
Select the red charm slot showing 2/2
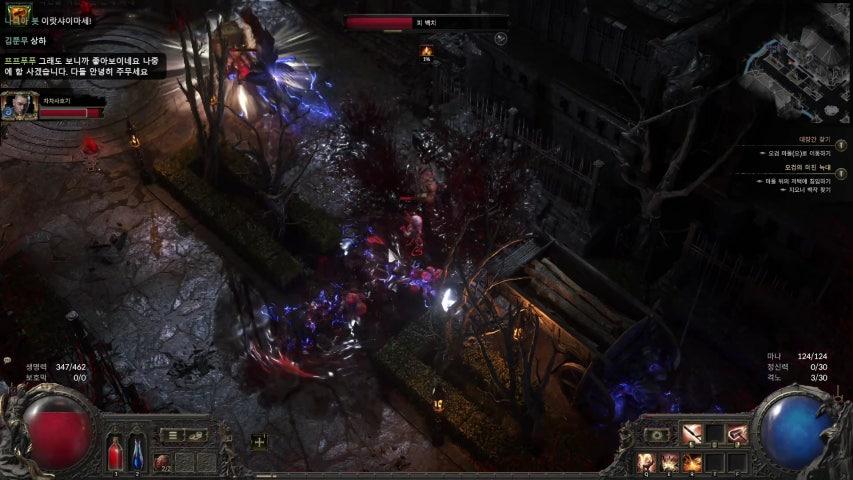(x=162, y=462)
